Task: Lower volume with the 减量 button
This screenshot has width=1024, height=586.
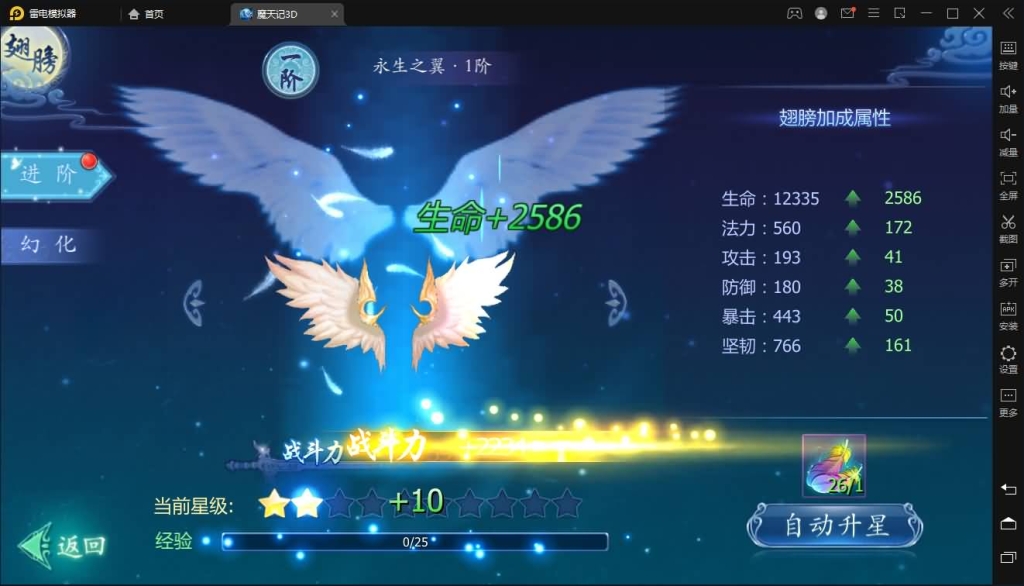Action: [1008, 140]
